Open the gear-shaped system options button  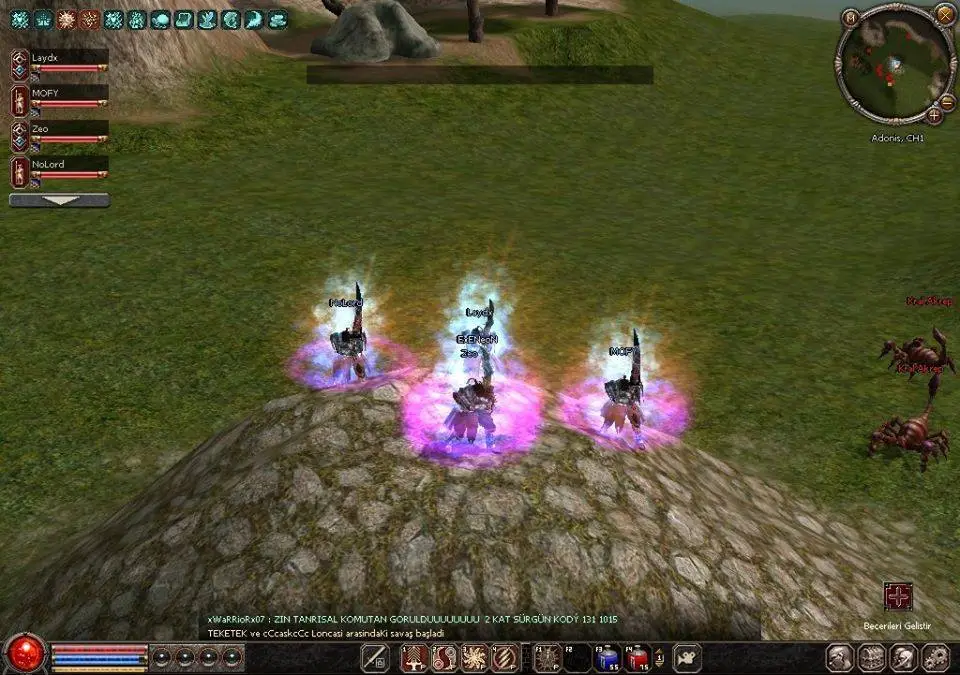coord(935,658)
